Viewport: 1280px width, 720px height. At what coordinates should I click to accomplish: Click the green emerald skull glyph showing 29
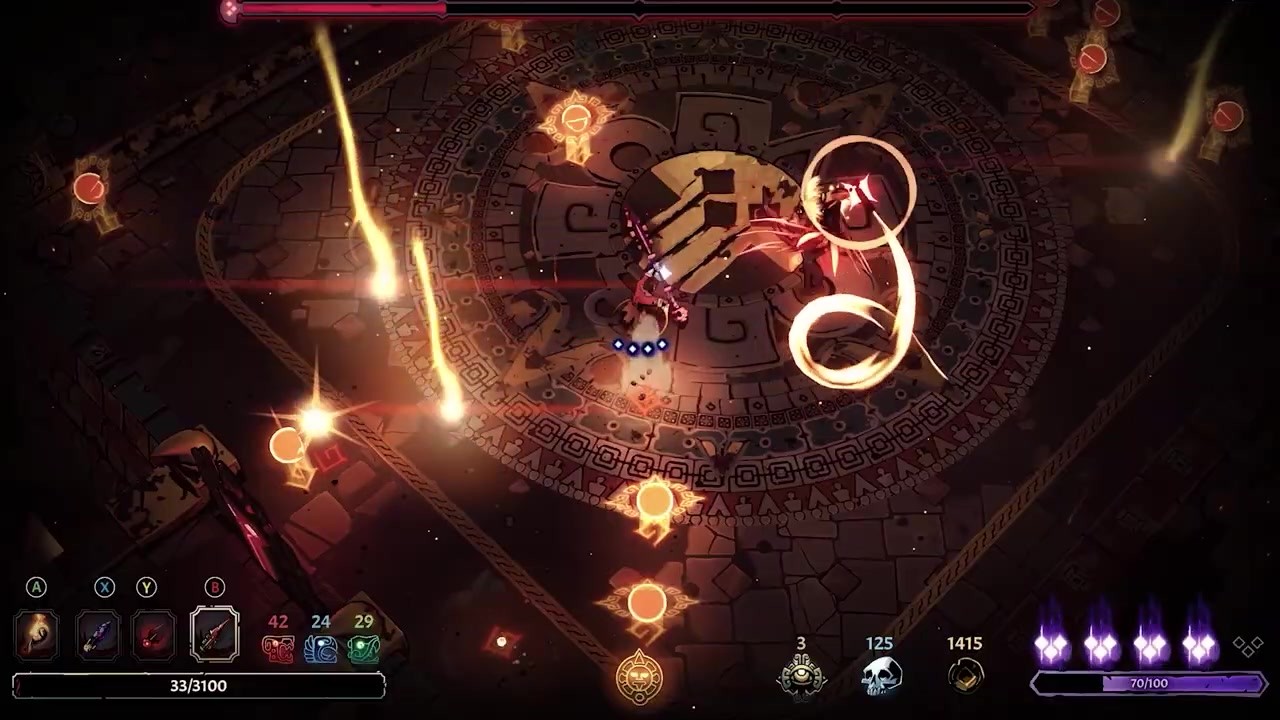pos(362,648)
